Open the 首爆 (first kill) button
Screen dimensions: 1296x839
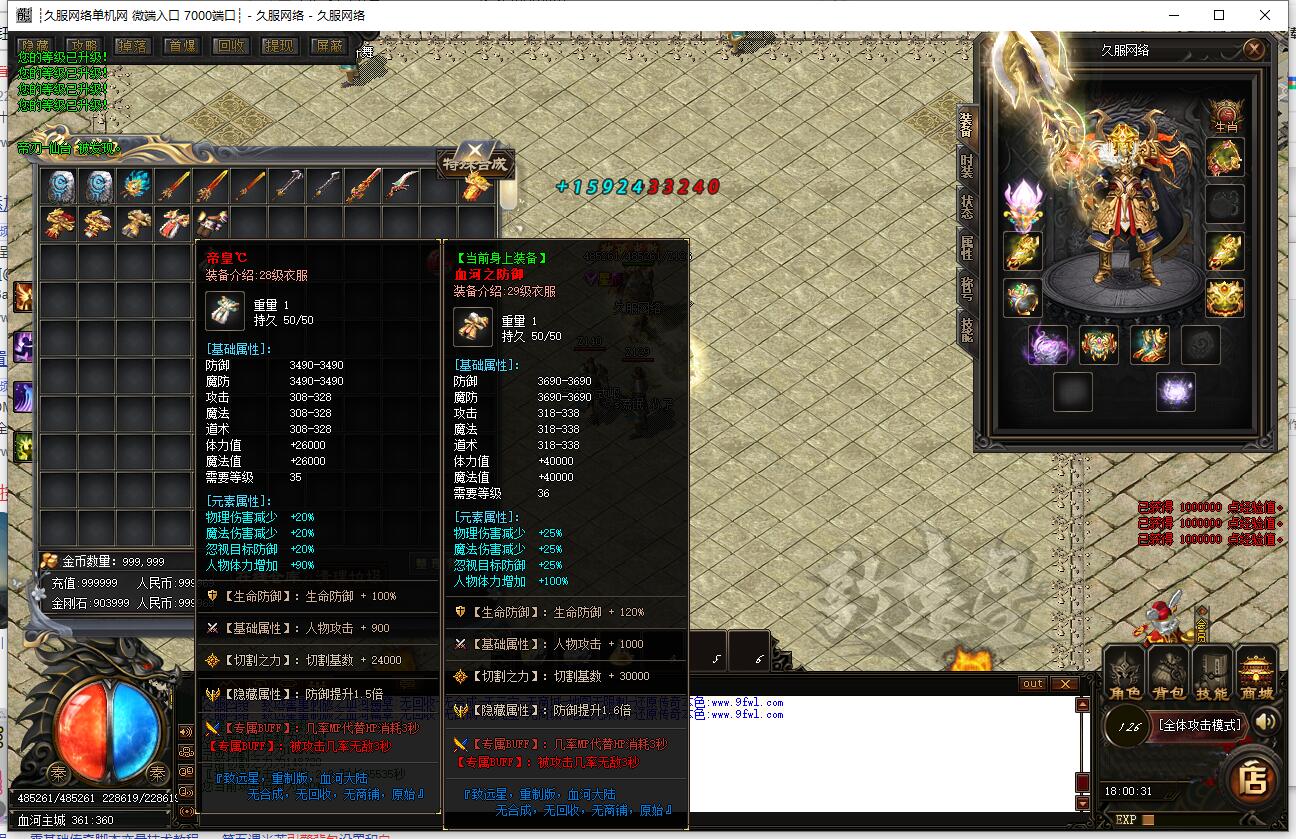(x=182, y=46)
